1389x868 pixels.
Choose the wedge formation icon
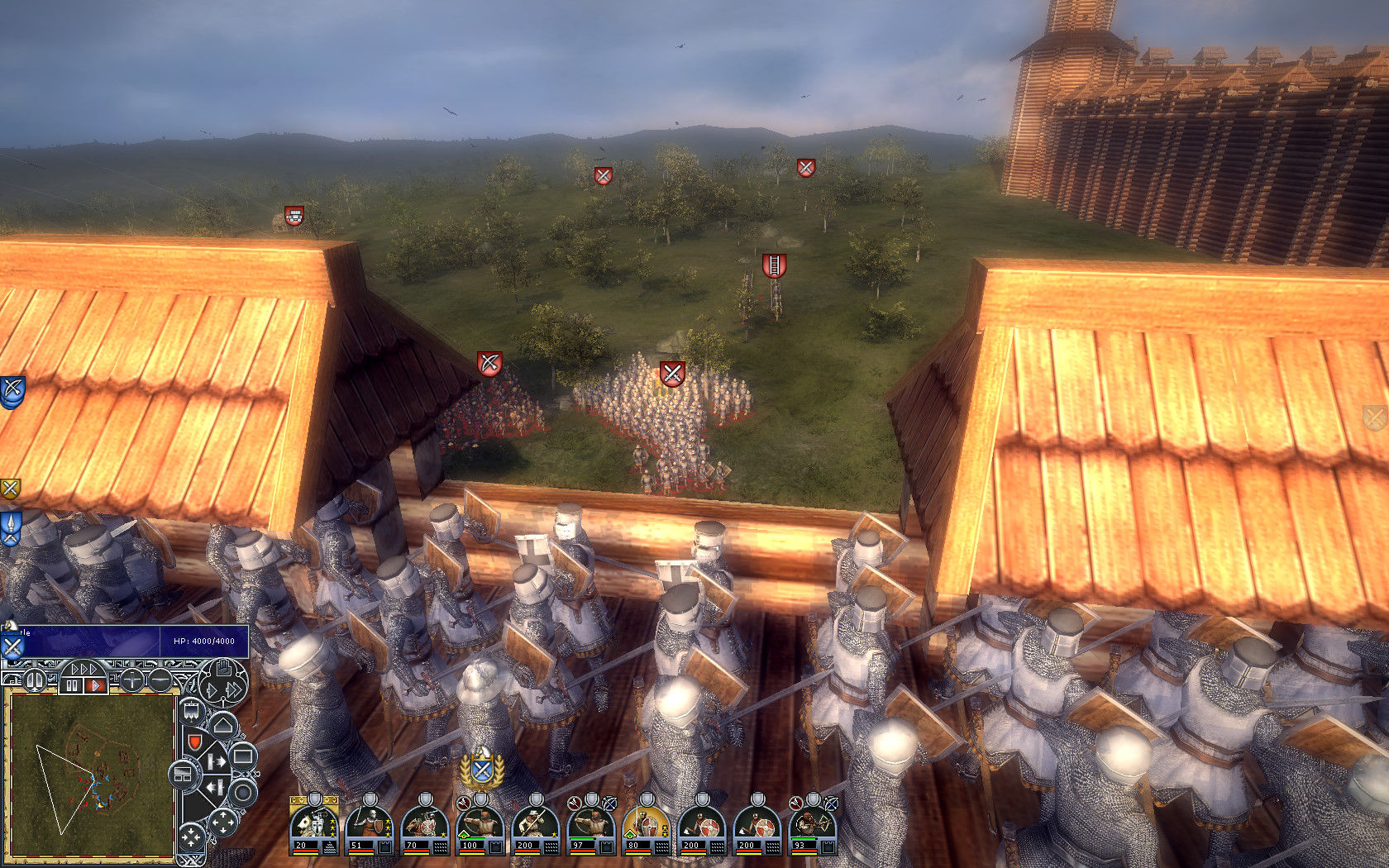click(222, 726)
